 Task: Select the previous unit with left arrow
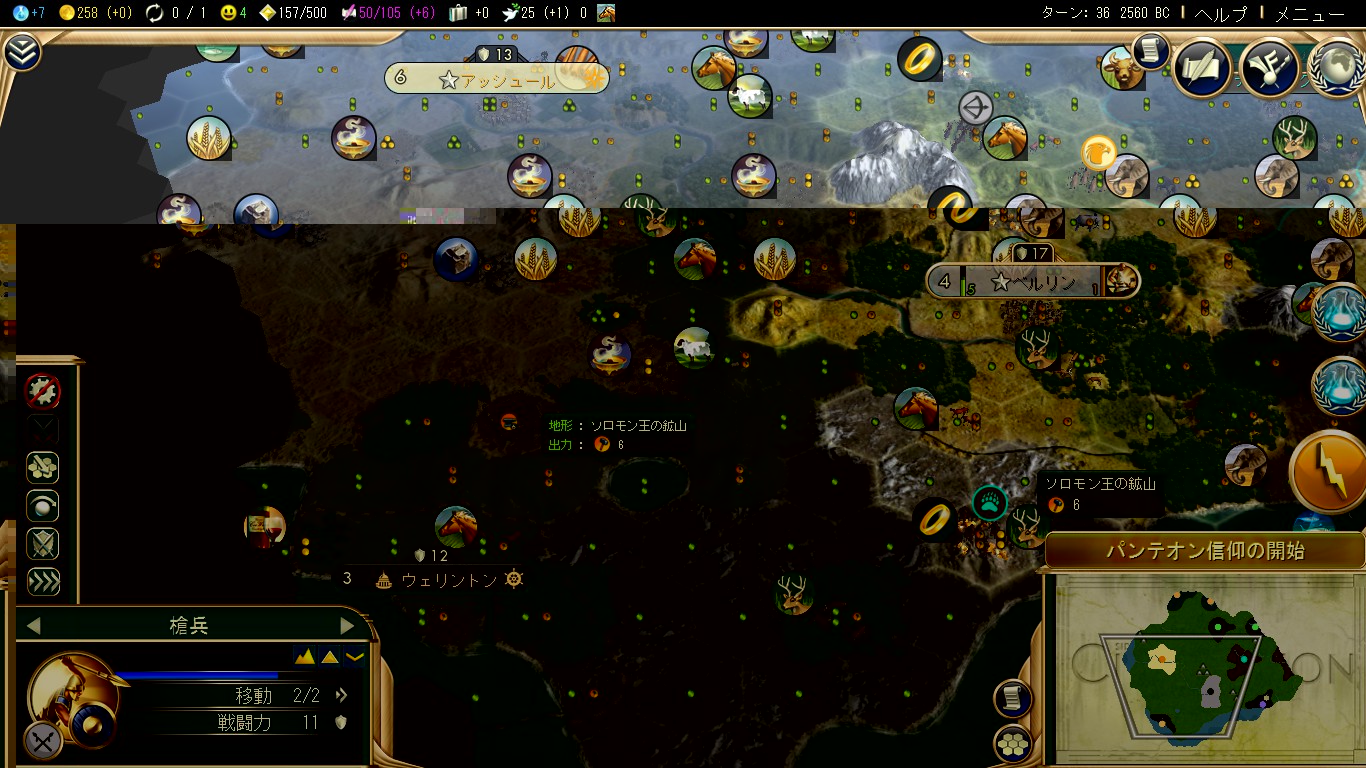point(33,626)
